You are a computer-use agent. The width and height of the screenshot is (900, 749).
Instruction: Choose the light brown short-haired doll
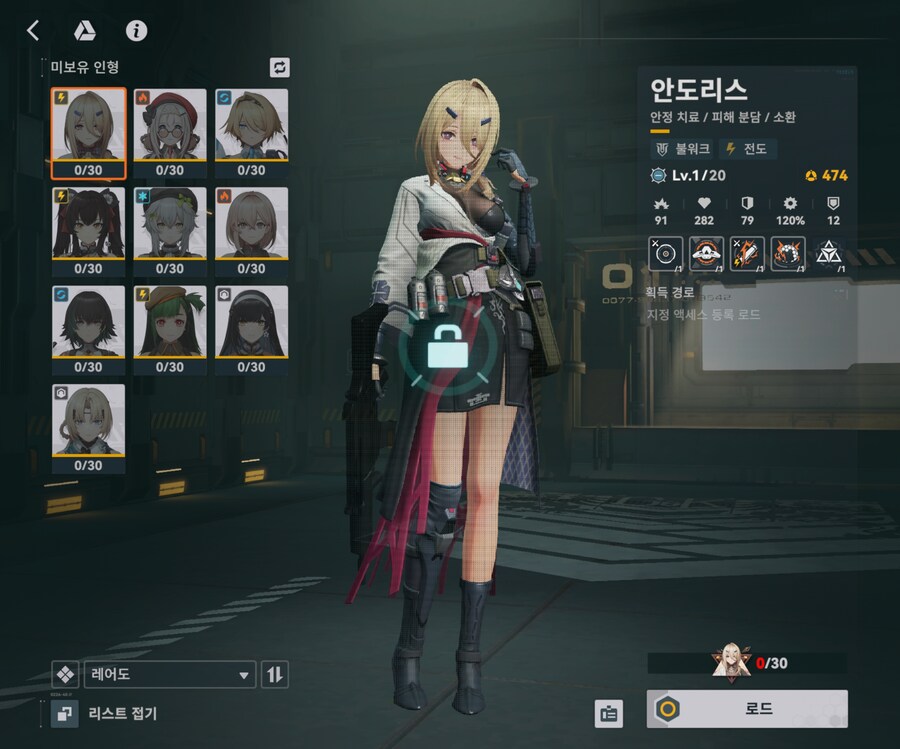[x=251, y=231]
